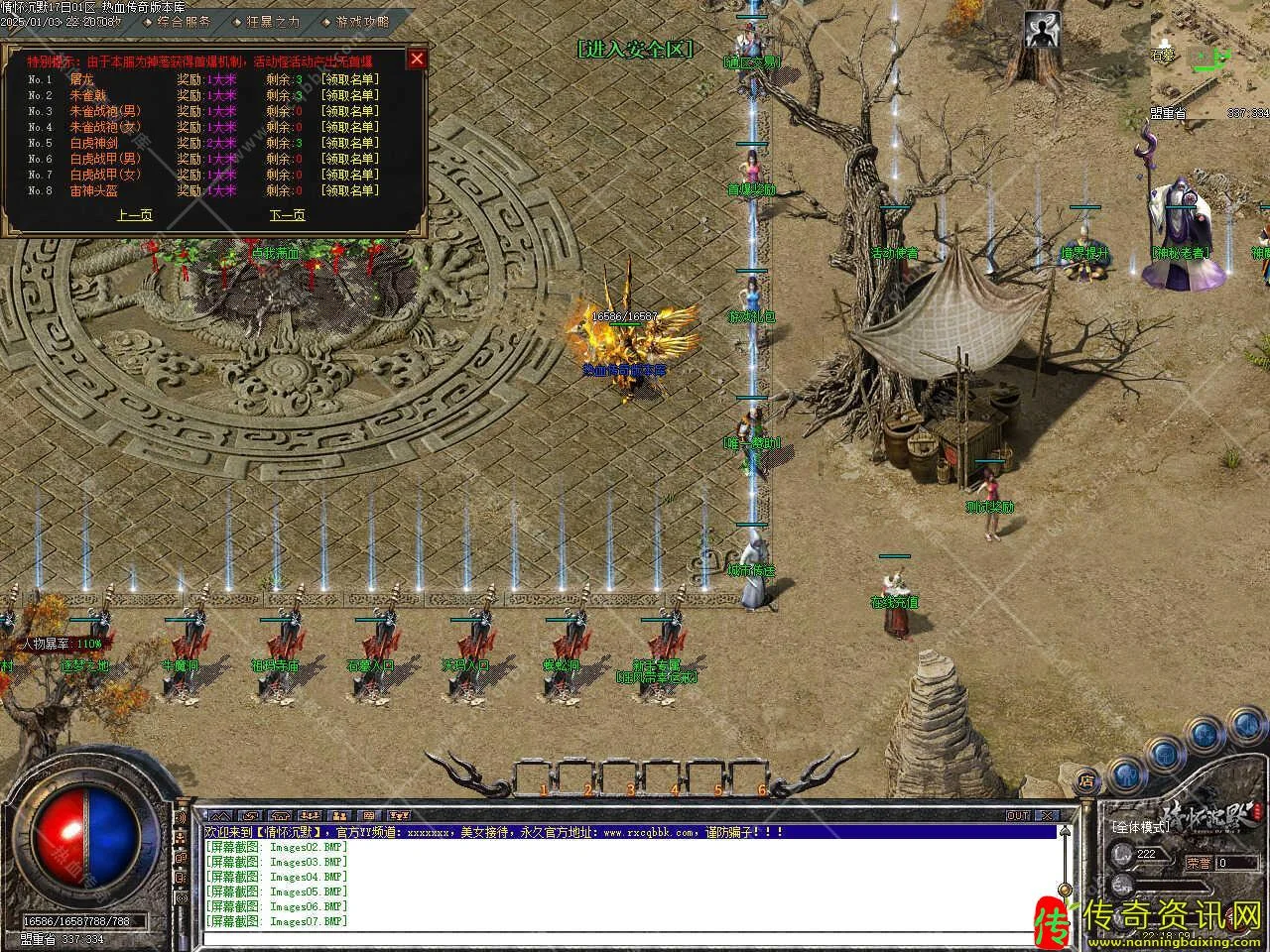The image size is (1270, 952).
Task: Open the 狂暴之力 menu
Action: (x=272, y=21)
